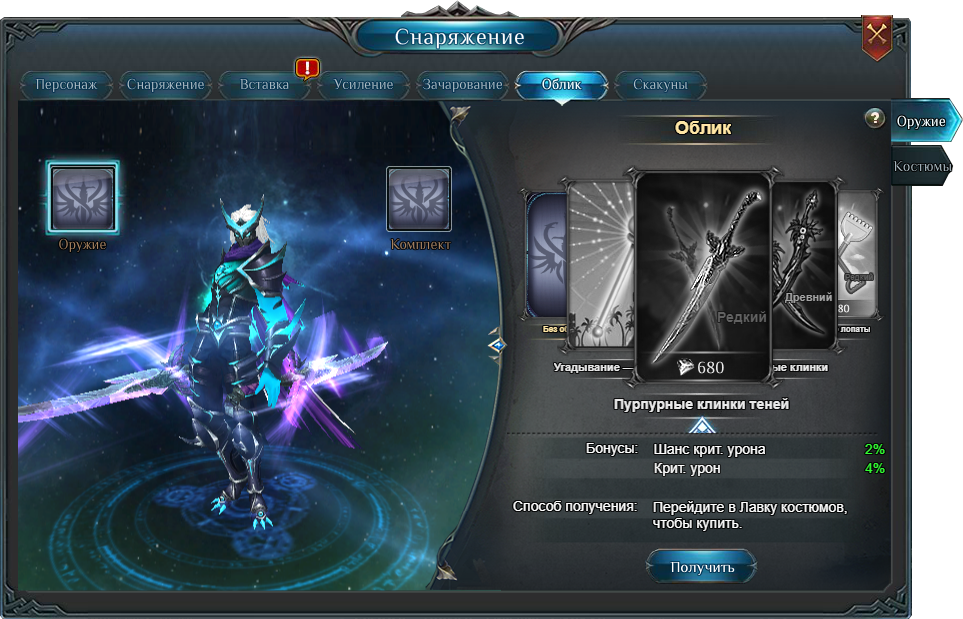Select the shovel skin card
This screenshot has height=619, width=963.
(x=857, y=260)
